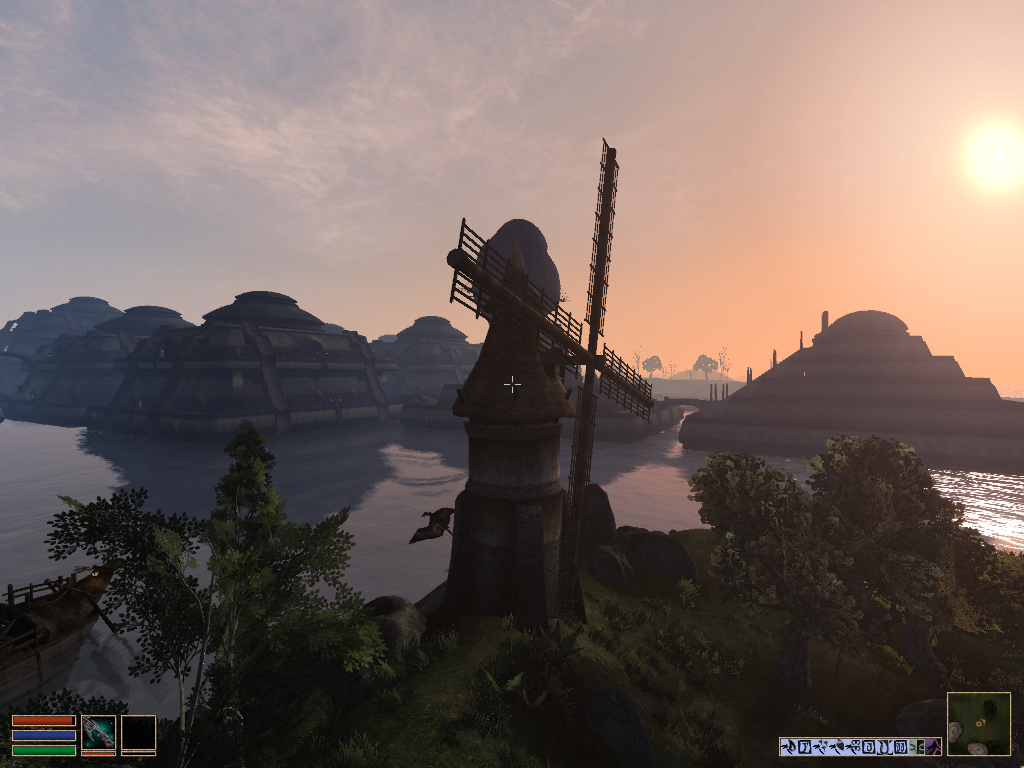This screenshot has height=768, width=1024.
Task: Select the green active effect icon
Action: [x=917, y=746]
